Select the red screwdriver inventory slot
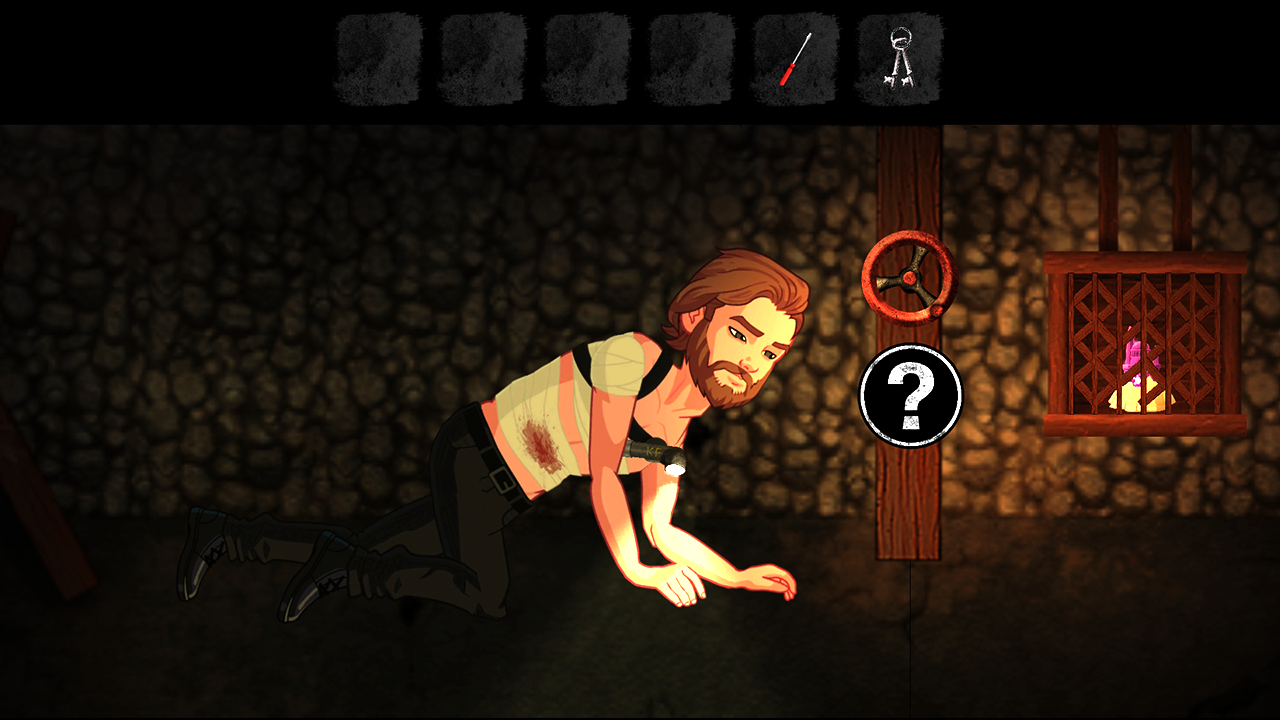 795,59
